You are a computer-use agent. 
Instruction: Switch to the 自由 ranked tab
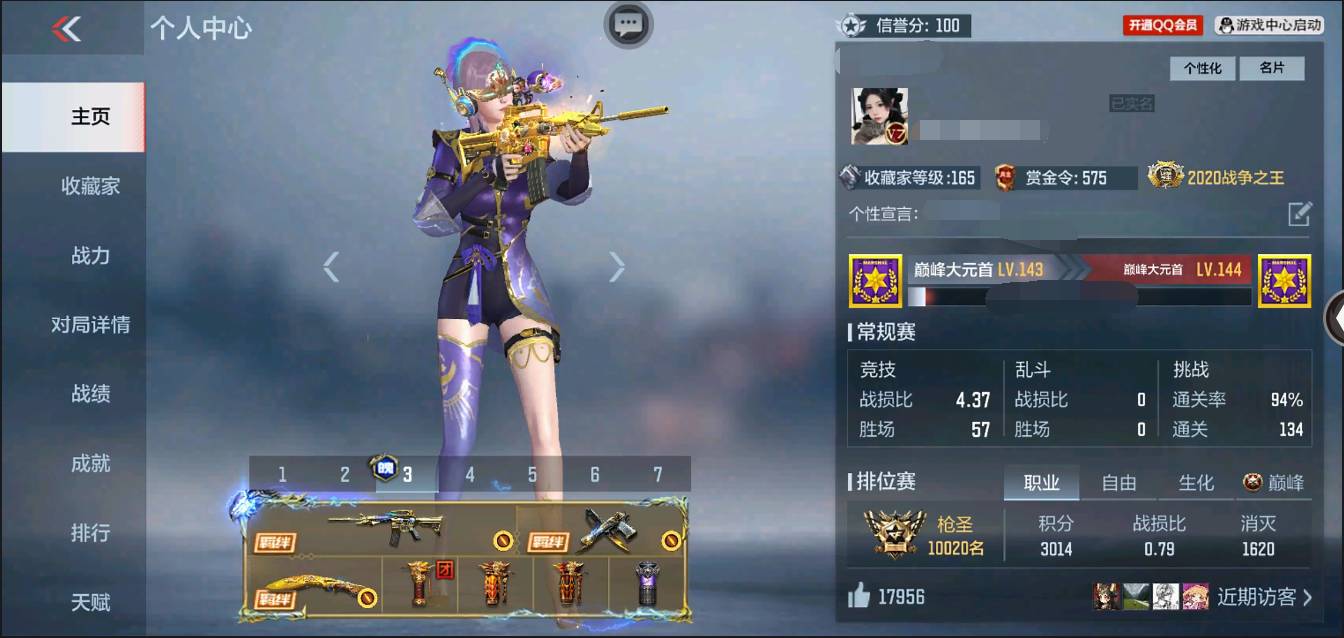(x=1118, y=483)
